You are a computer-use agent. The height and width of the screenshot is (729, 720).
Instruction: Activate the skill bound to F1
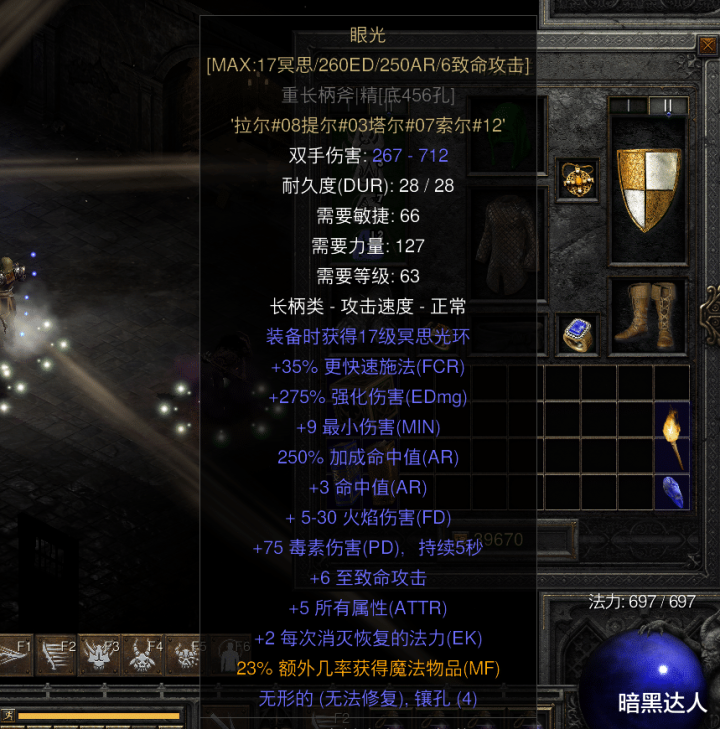[17, 655]
